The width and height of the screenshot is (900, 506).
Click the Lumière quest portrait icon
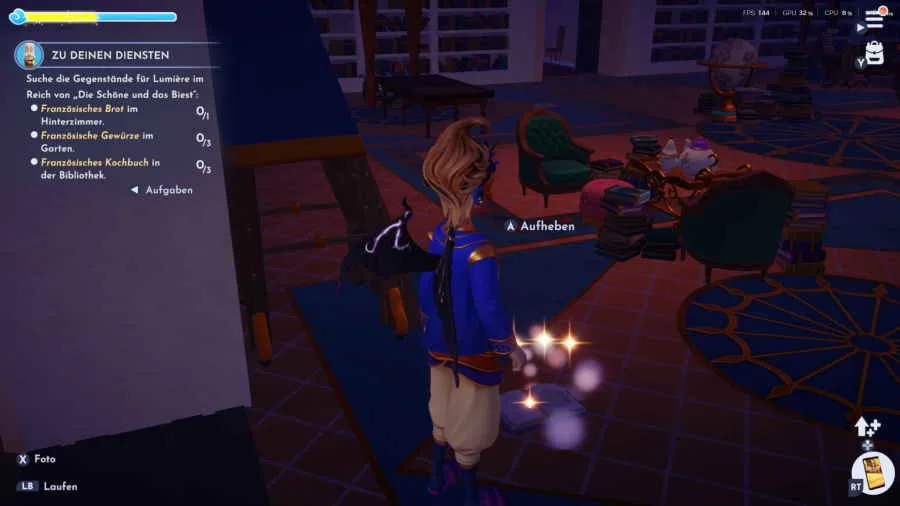pos(29,54)
